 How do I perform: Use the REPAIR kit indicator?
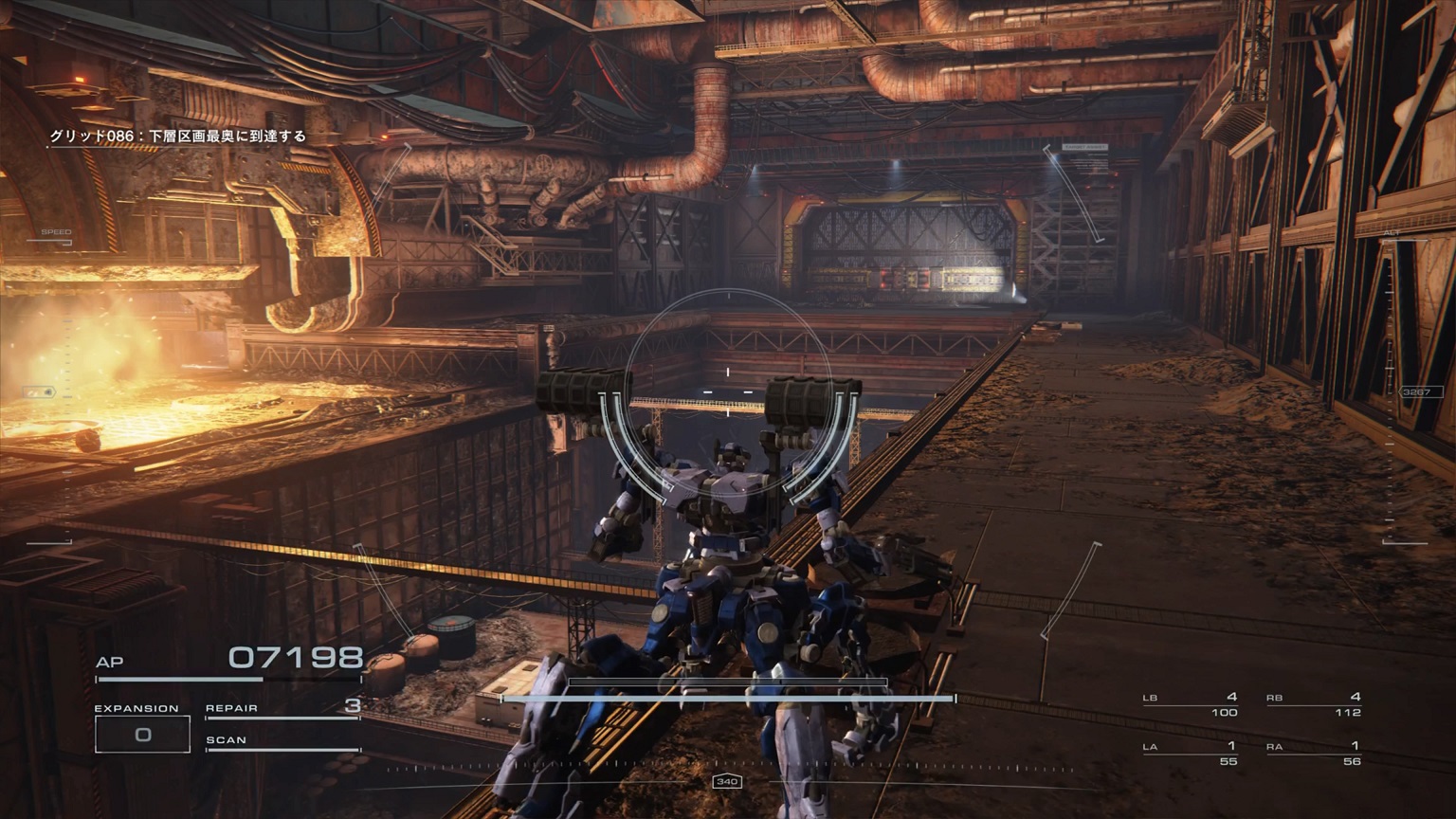click(x=282, y=708)
